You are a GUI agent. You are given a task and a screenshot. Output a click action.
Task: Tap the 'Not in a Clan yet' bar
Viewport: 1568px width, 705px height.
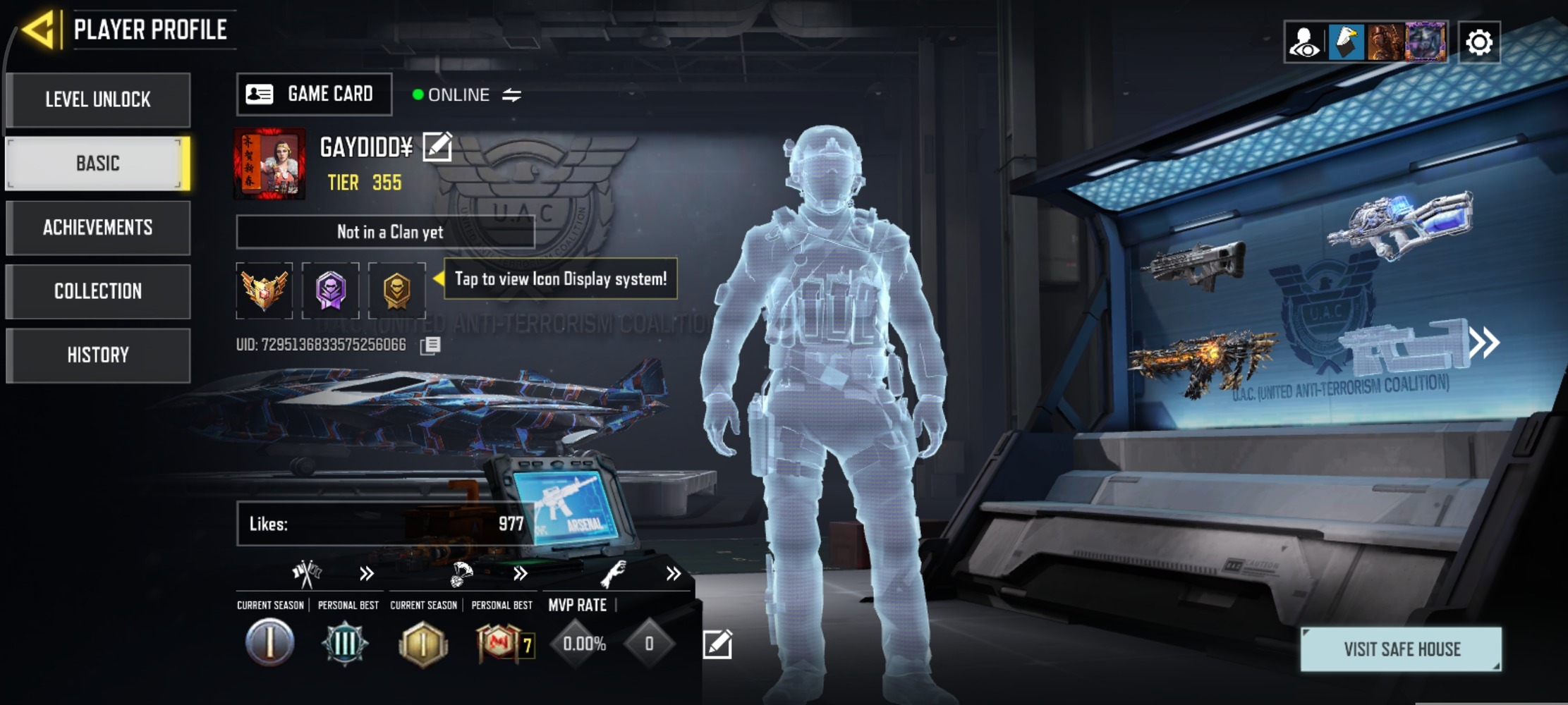pyautogui.click(x=385, y=232)
